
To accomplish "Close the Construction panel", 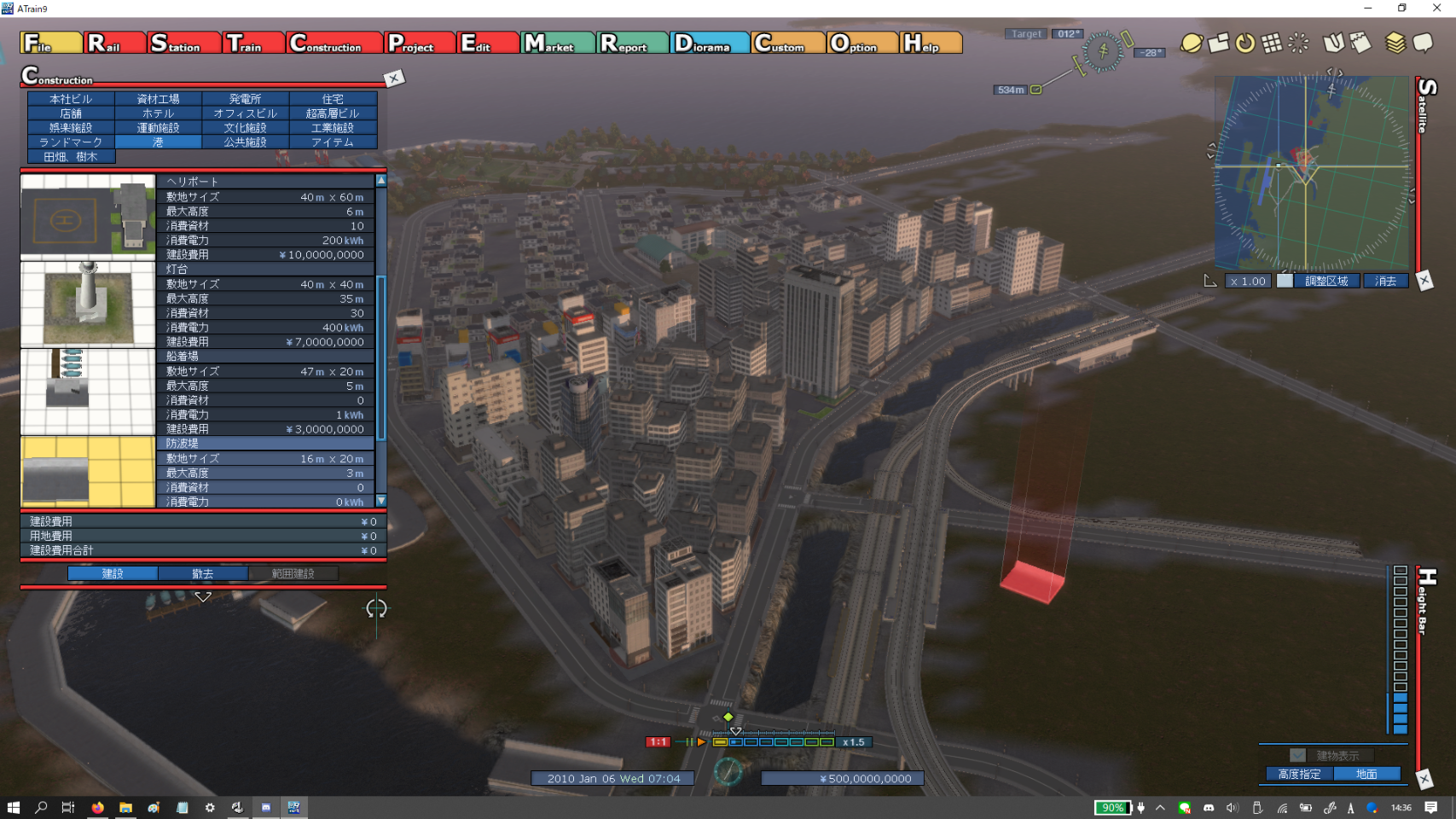I will [x=394, y=78].
